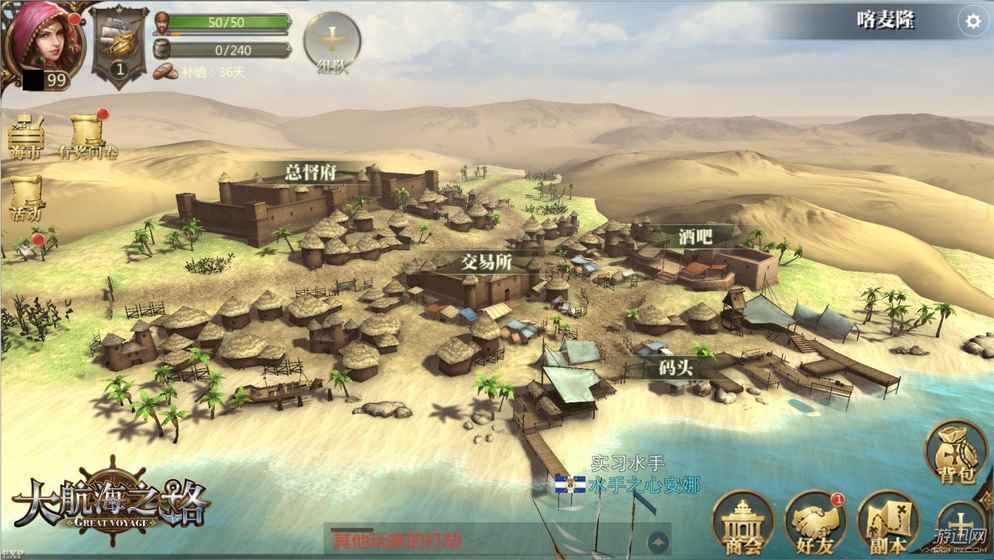Open the settings gear
994x560 pixels.
click(x=971, y=20)
